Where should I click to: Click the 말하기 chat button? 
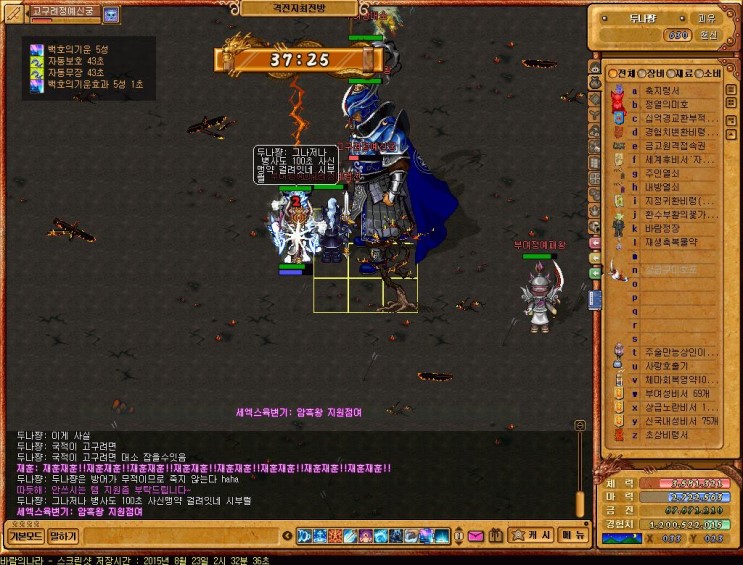[x=63, y=536]
